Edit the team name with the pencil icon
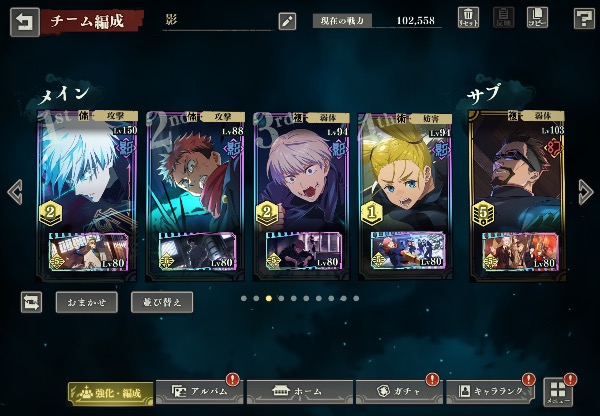Image resolution: width=600 pixels, height=416 pixels. (x=287, y=21)
